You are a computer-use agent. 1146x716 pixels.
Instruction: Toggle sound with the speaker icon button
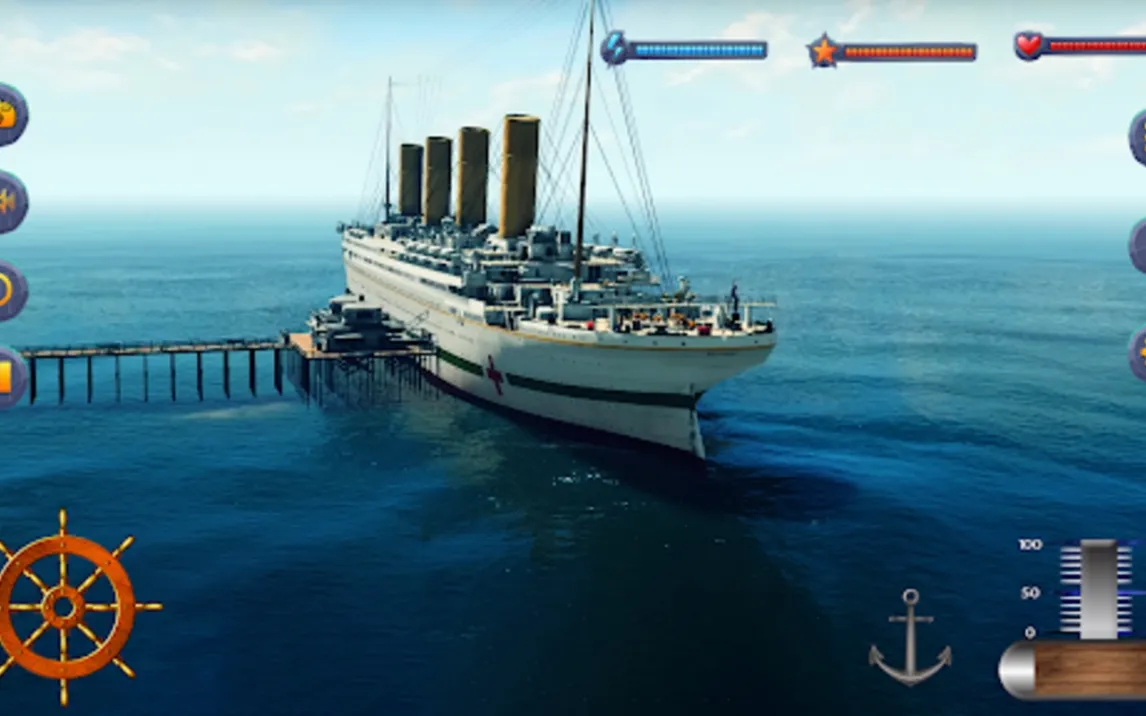point(9,201)
